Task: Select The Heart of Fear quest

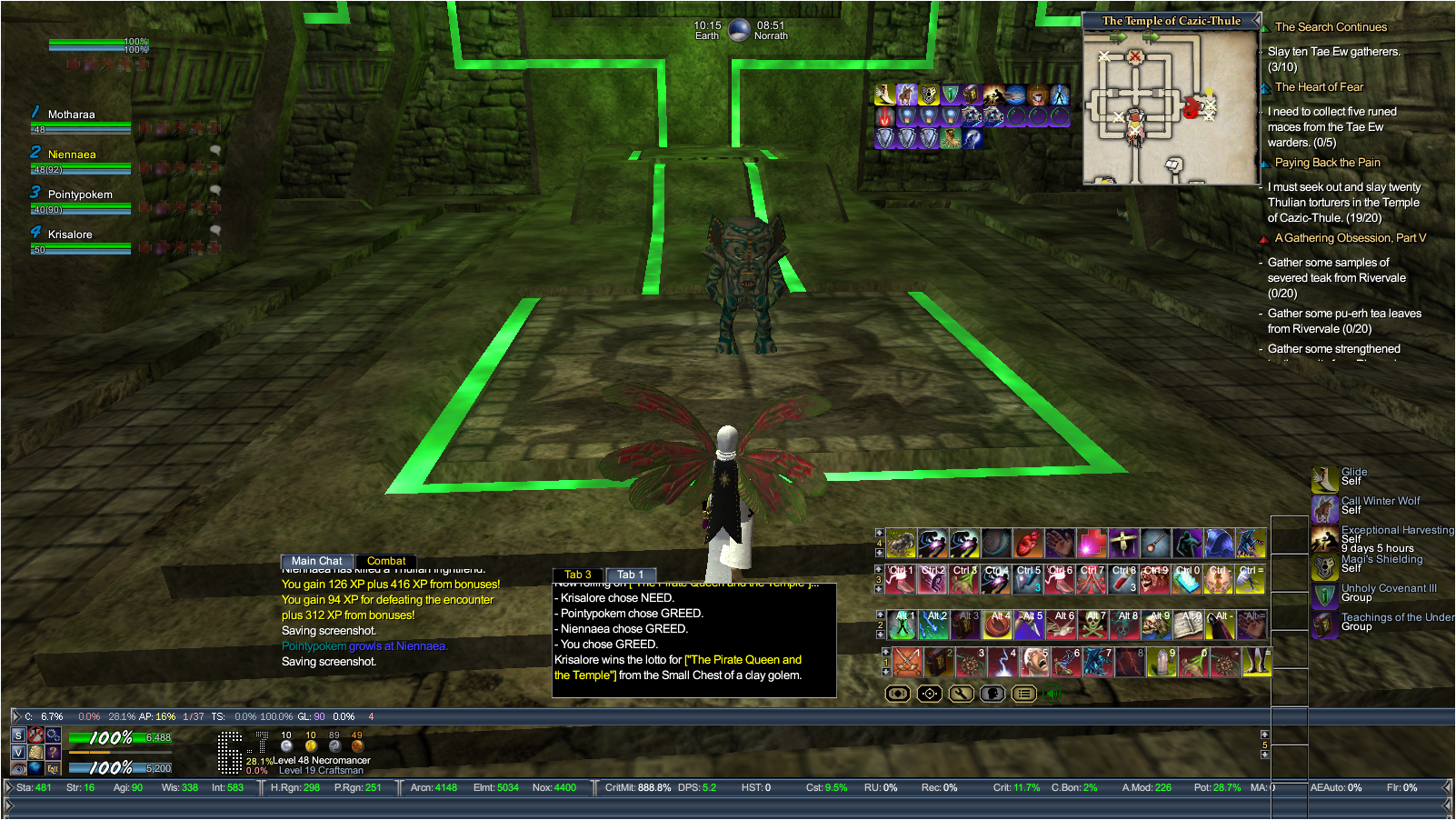Action: point(1319,87)
